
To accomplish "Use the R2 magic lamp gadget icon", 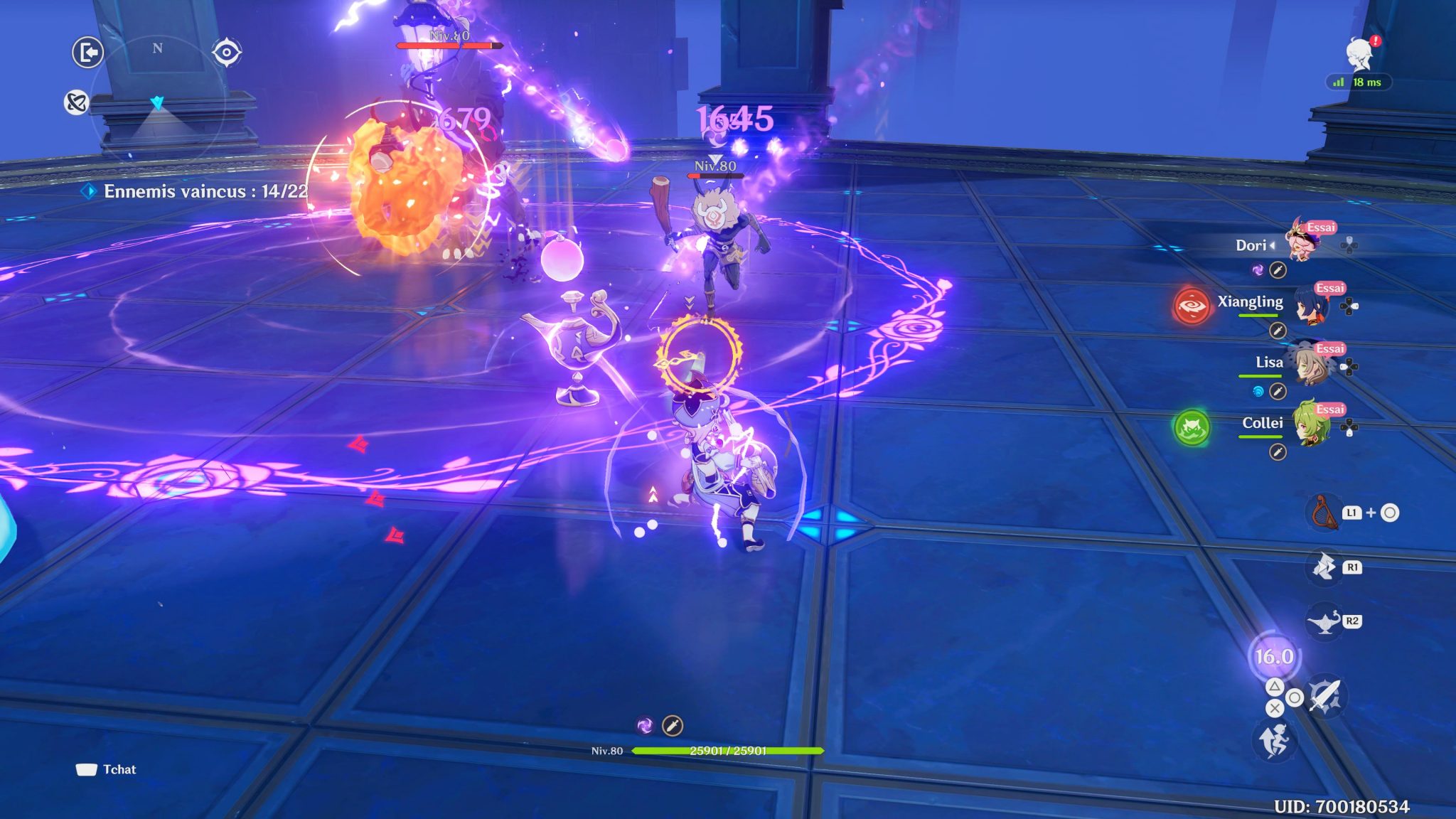I will click(1325, 621).
